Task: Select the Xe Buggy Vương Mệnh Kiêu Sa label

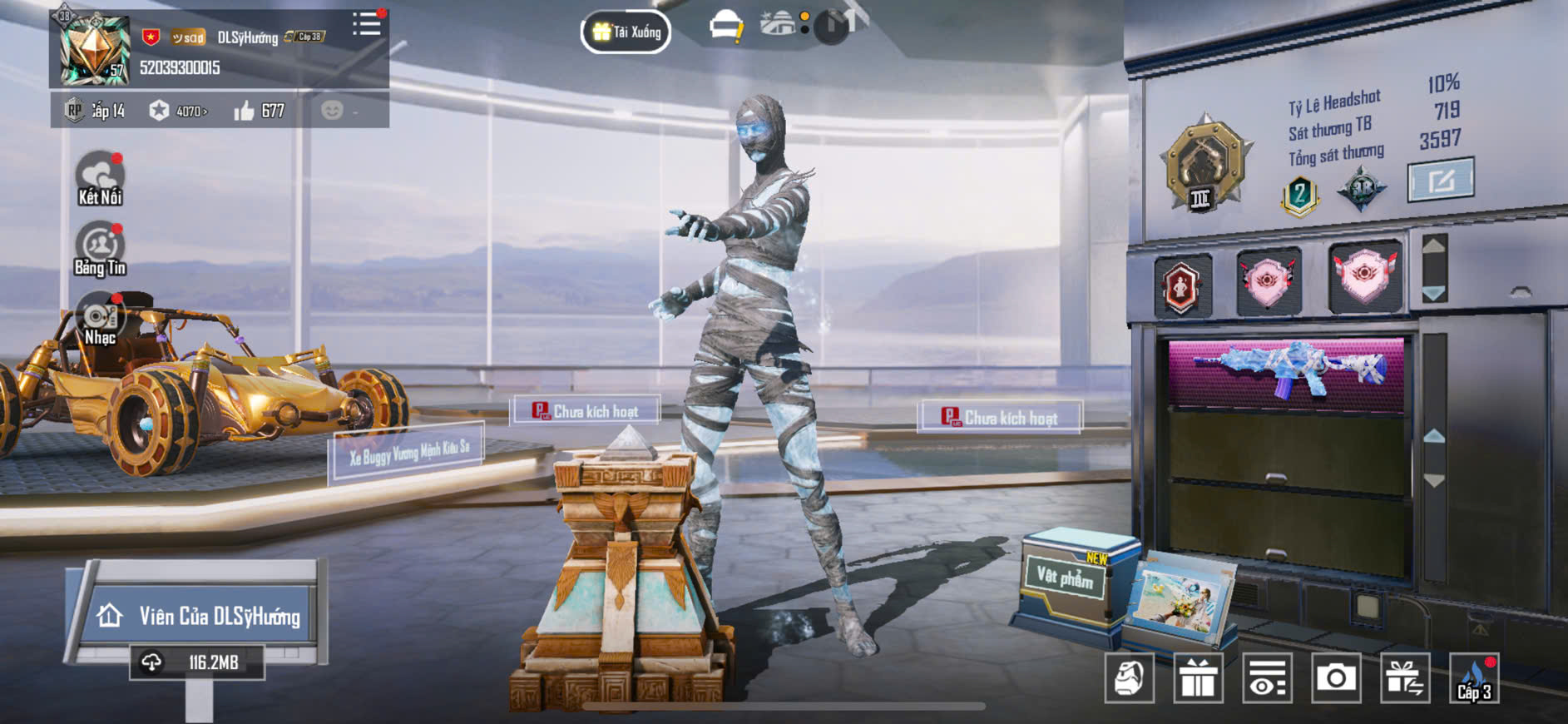Action: [408, 452]
